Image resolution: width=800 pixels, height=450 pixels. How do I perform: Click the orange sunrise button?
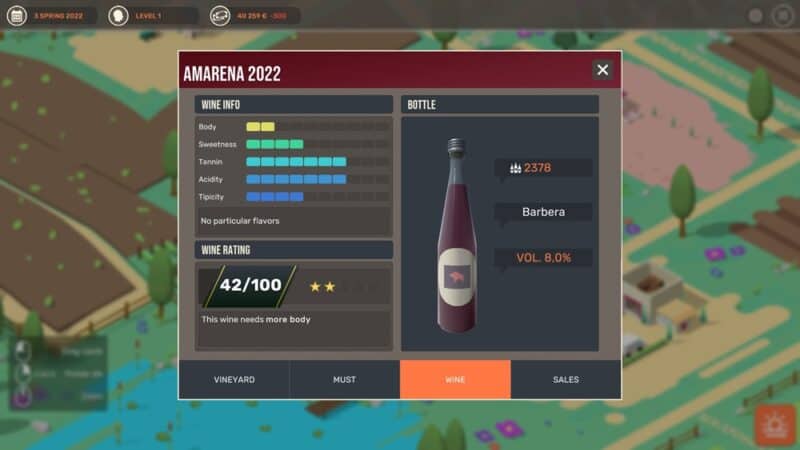pos(773,425)
